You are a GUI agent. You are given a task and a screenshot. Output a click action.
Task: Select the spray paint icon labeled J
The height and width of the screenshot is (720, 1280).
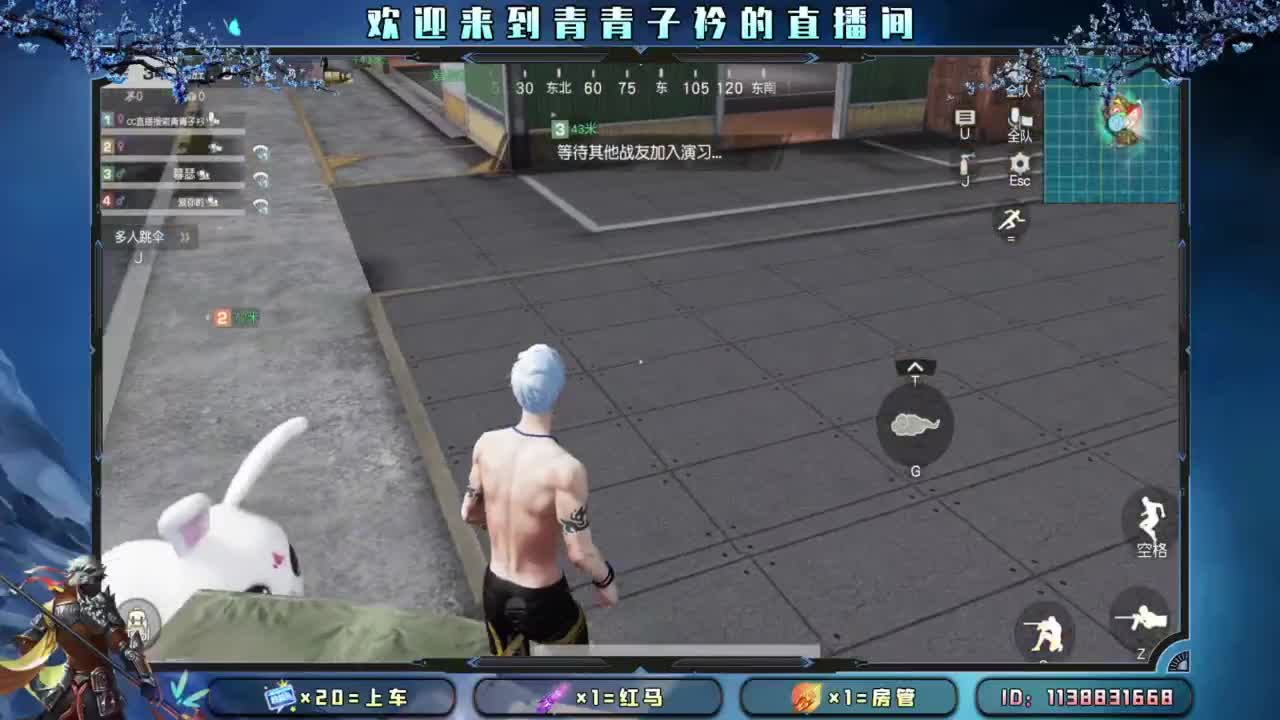pos(964,163)
